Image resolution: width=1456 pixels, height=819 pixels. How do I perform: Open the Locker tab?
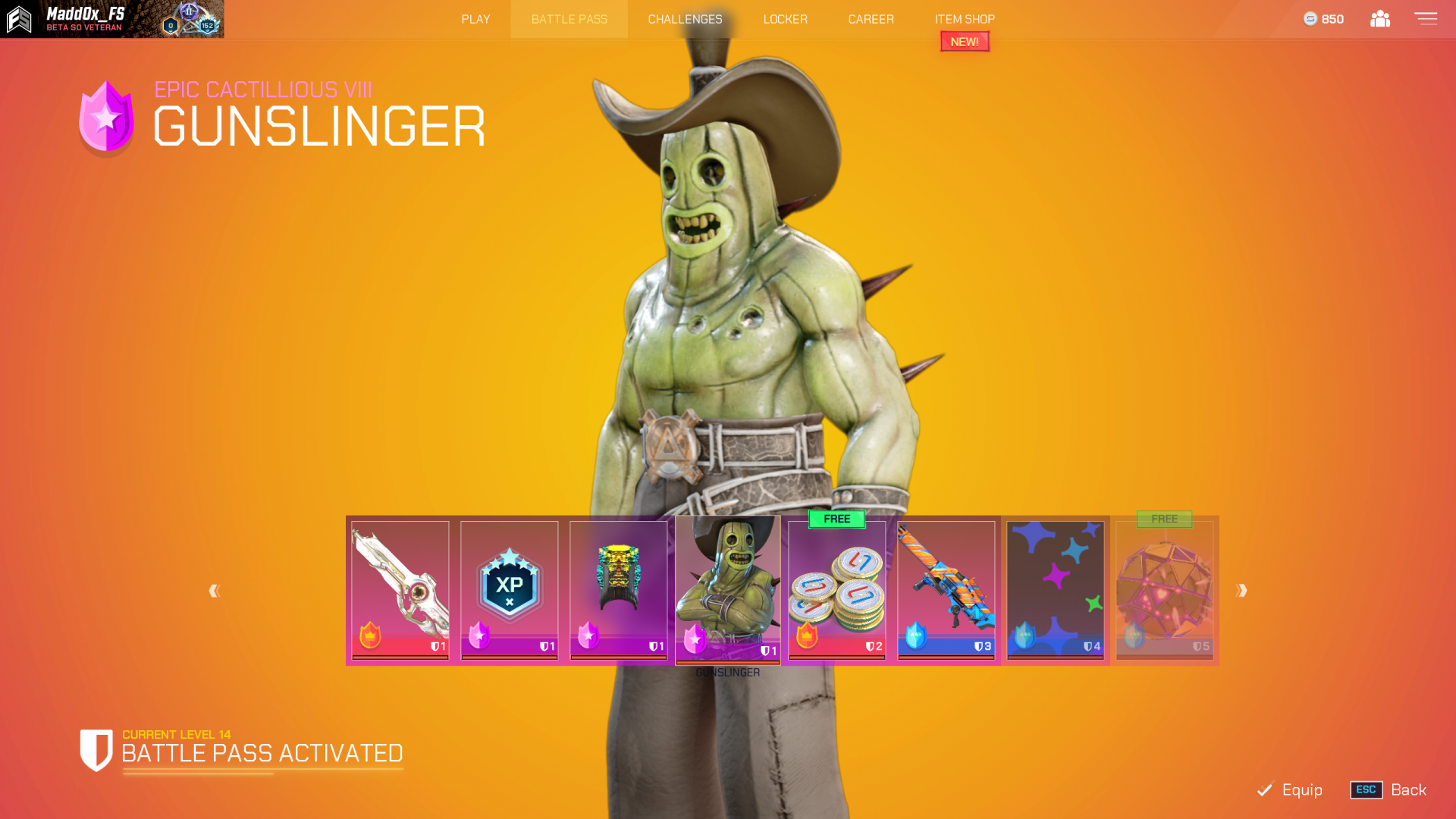click(x=785, y=19)
